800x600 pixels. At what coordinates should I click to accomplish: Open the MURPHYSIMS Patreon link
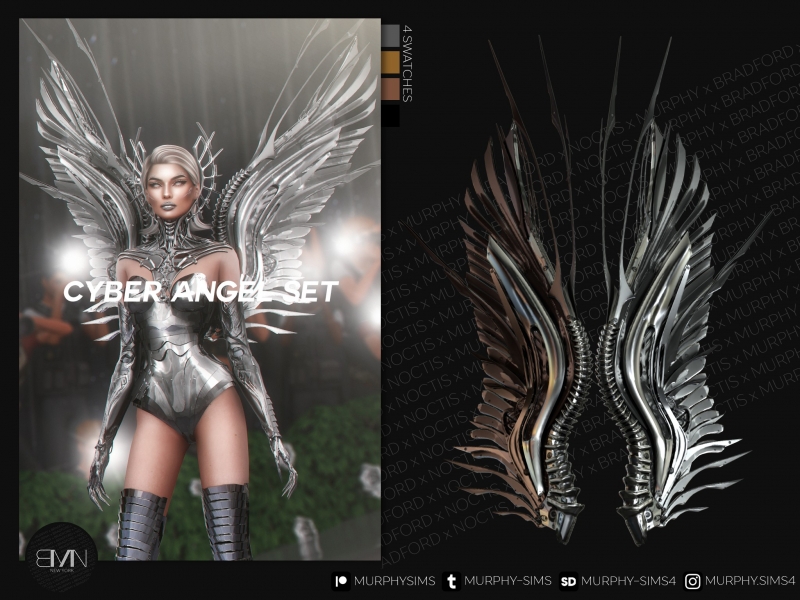click(383, 581)
